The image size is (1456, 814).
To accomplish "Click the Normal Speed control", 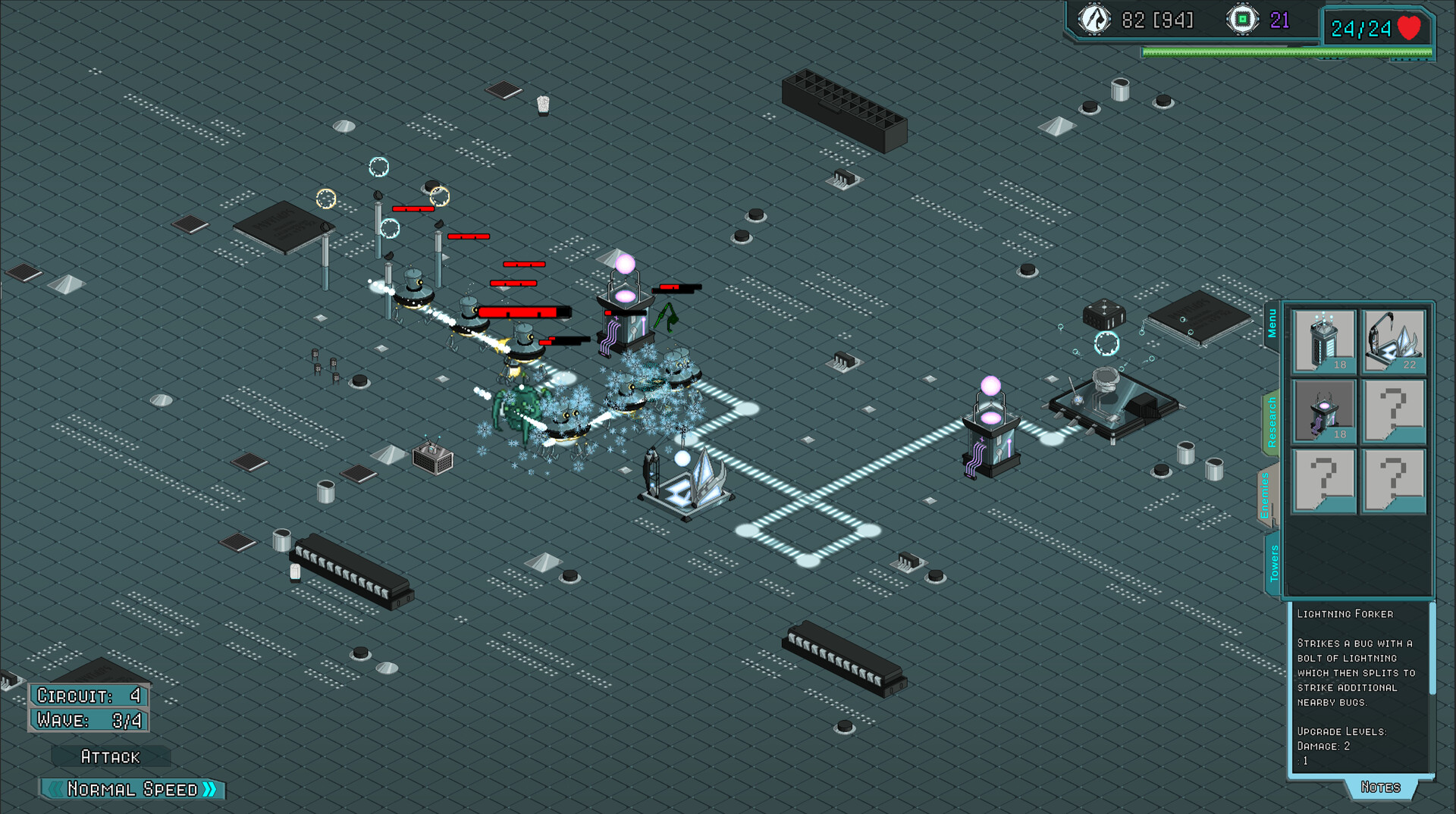I will pos(133,789).
